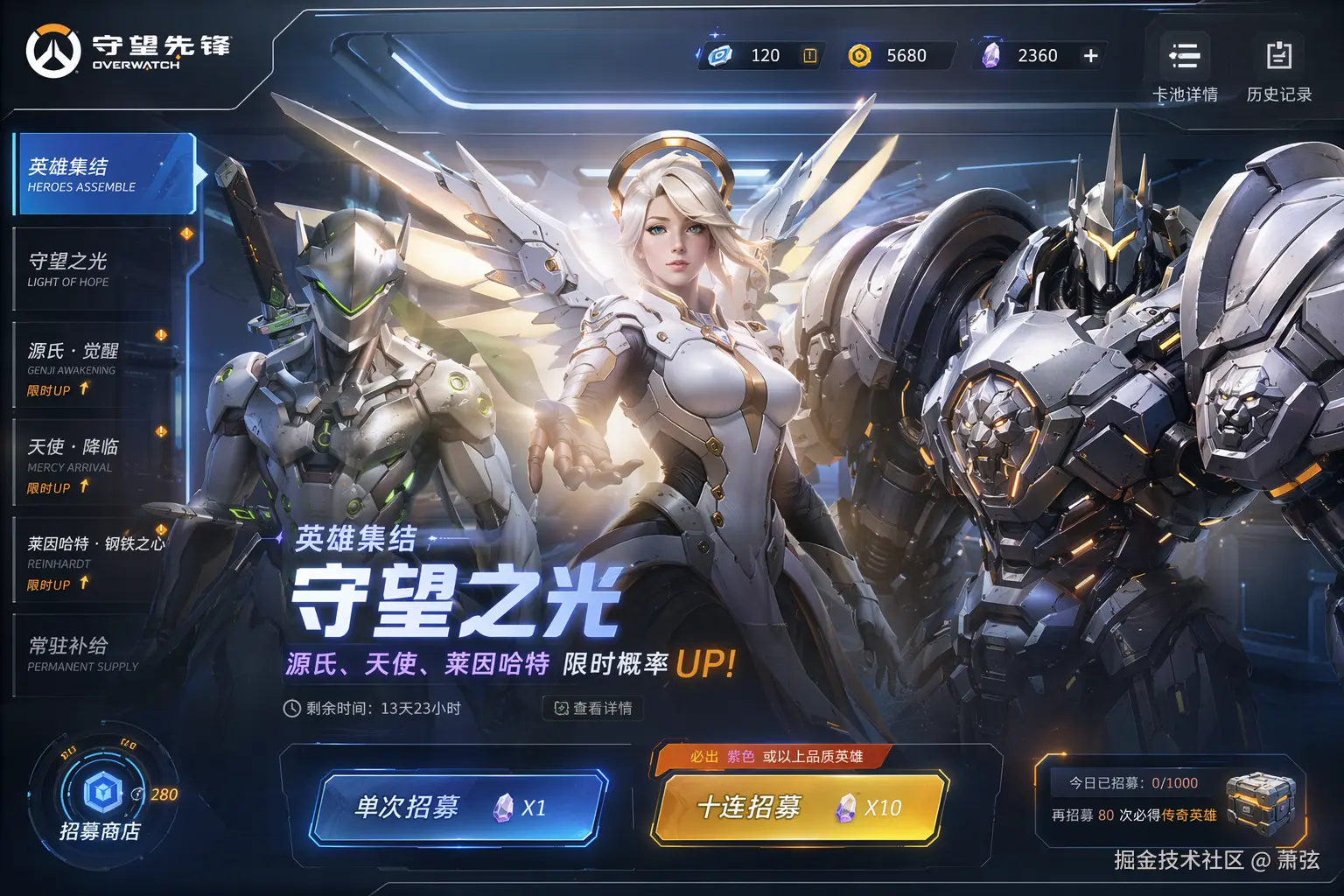Click the blue currency token icon
The image size is (1344, 896).
click(x=719, y=55)
